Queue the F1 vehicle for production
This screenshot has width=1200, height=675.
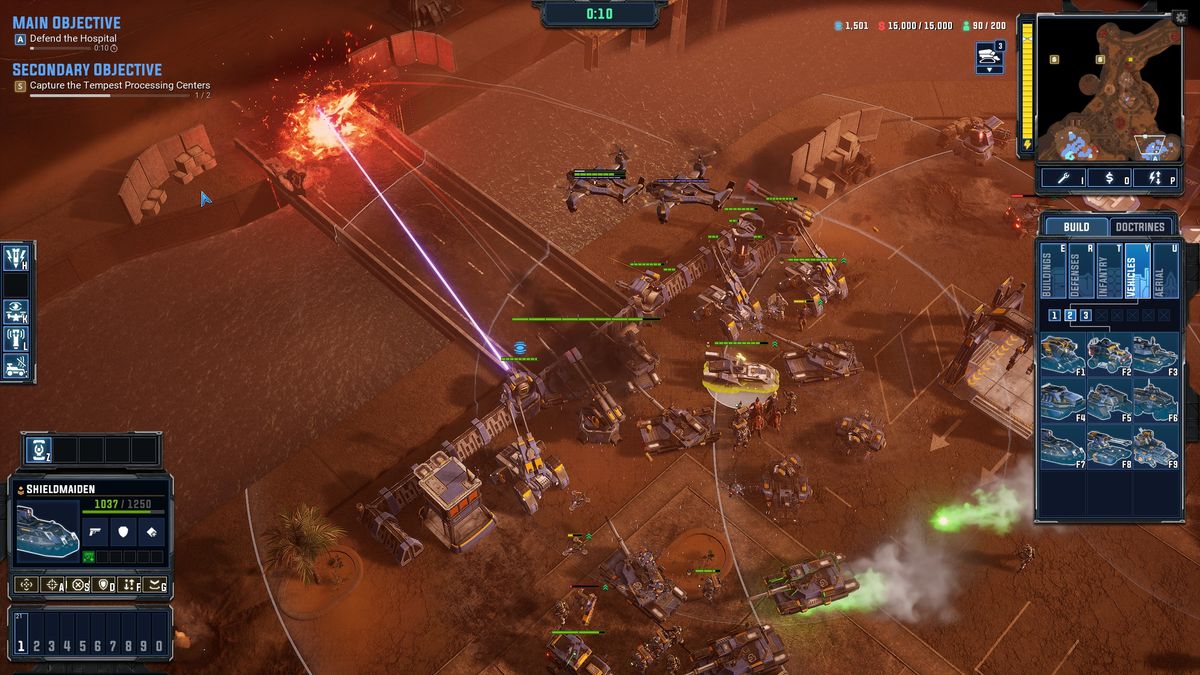[x=1062, y=354]
